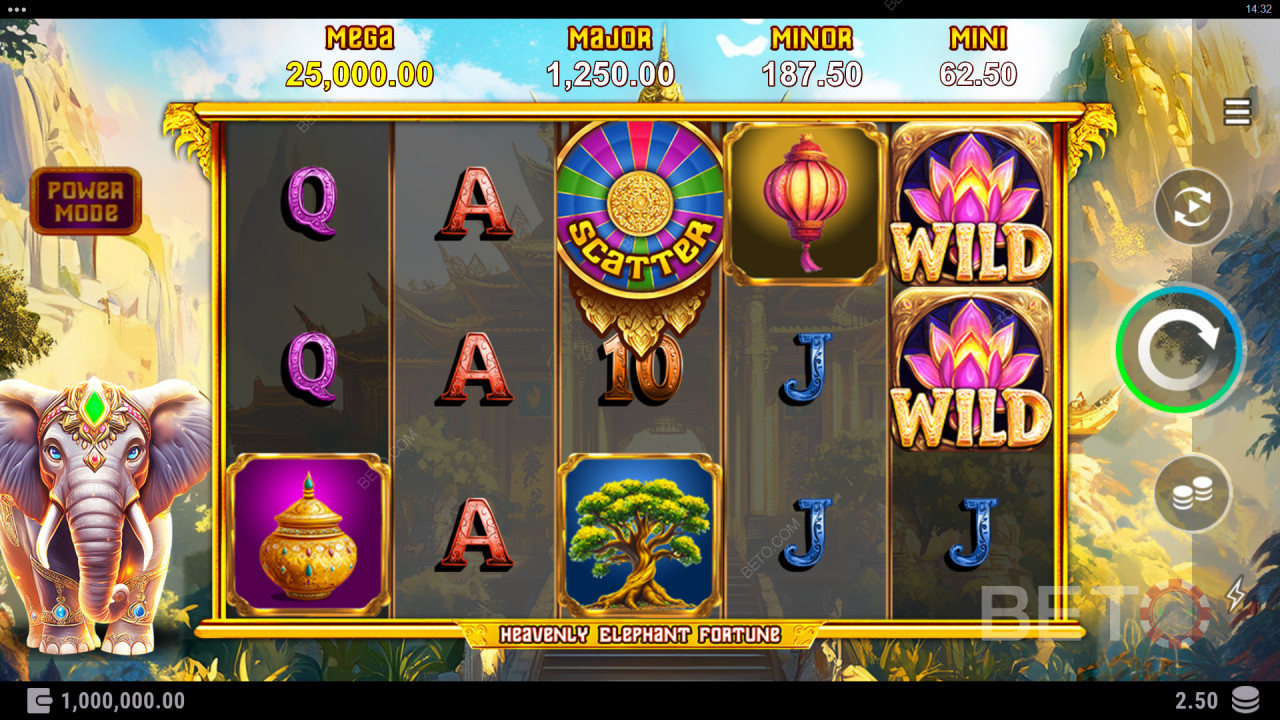The height and width of the screenshot is (720, 1280).
Task: Open game options from the three-line menu
Action: point(1236,112)
